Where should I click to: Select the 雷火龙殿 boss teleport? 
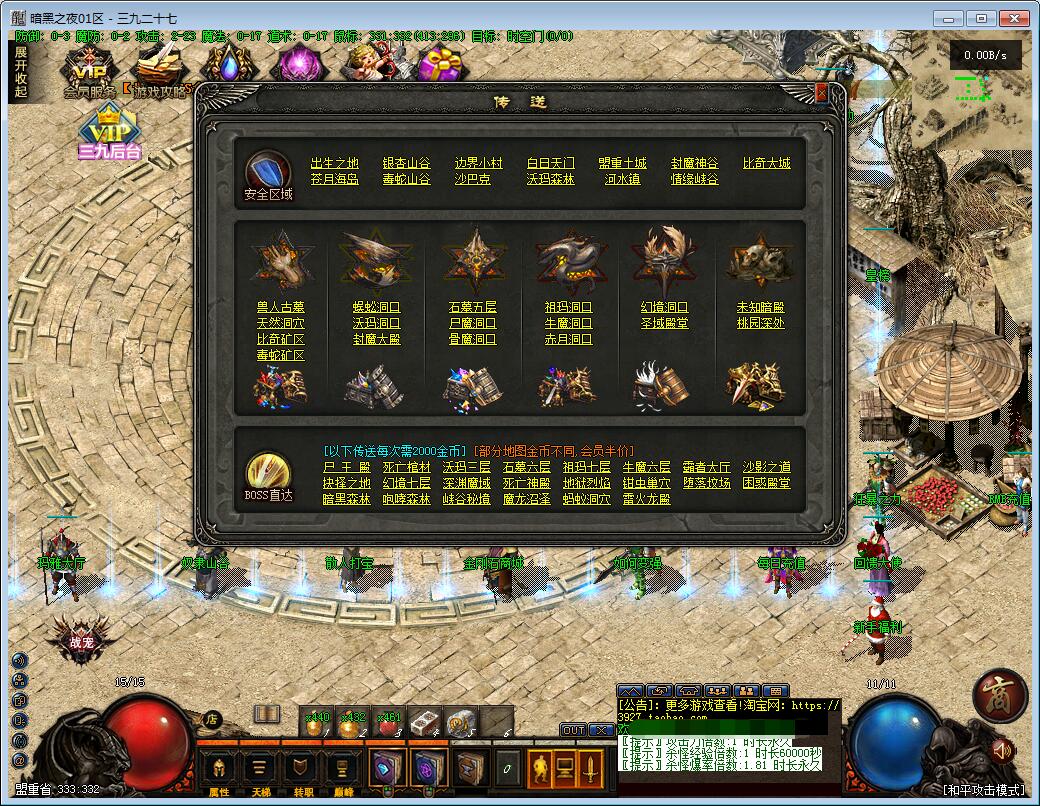coord(646,499)
